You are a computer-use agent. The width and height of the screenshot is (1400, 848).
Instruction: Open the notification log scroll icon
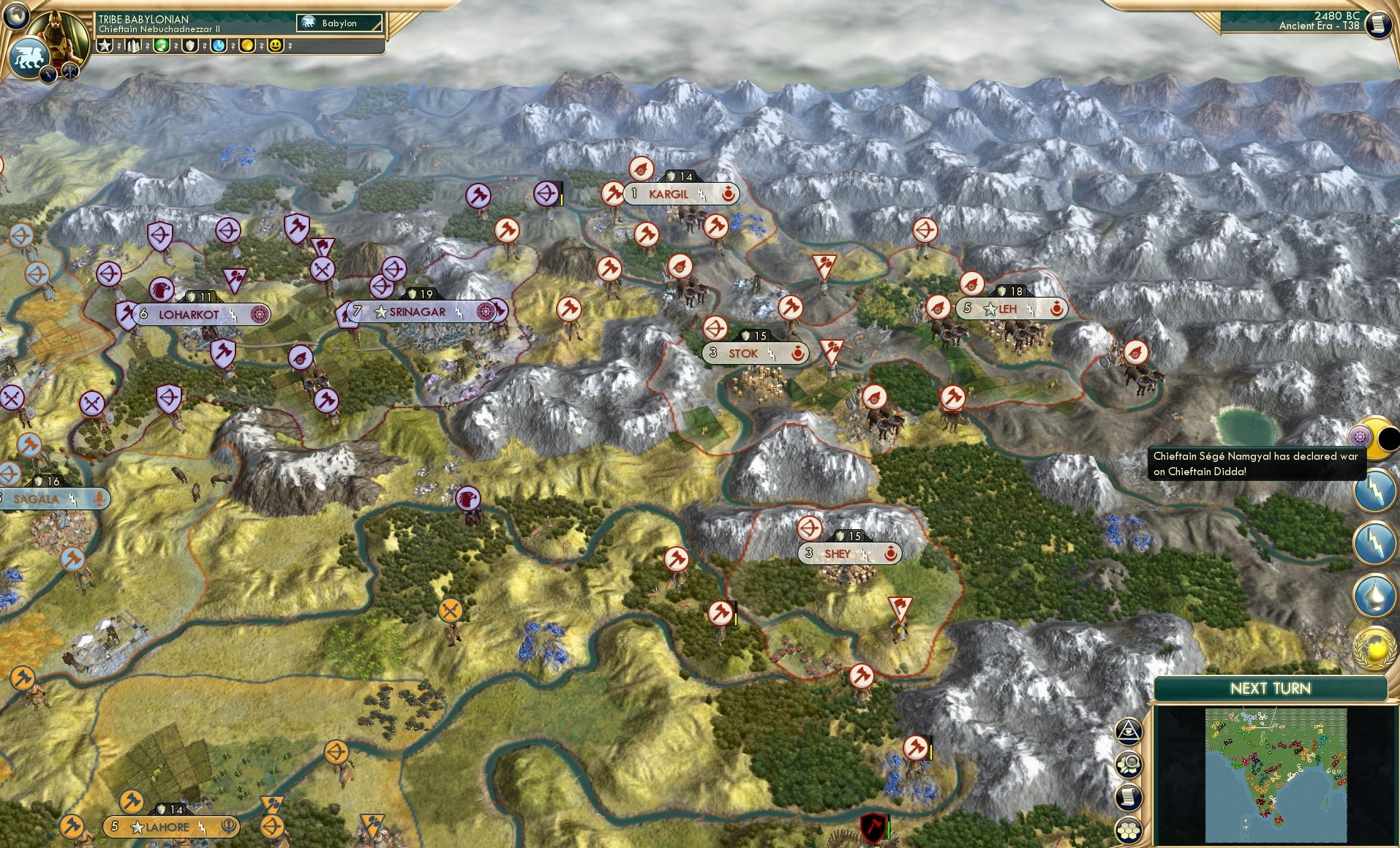1129,797
